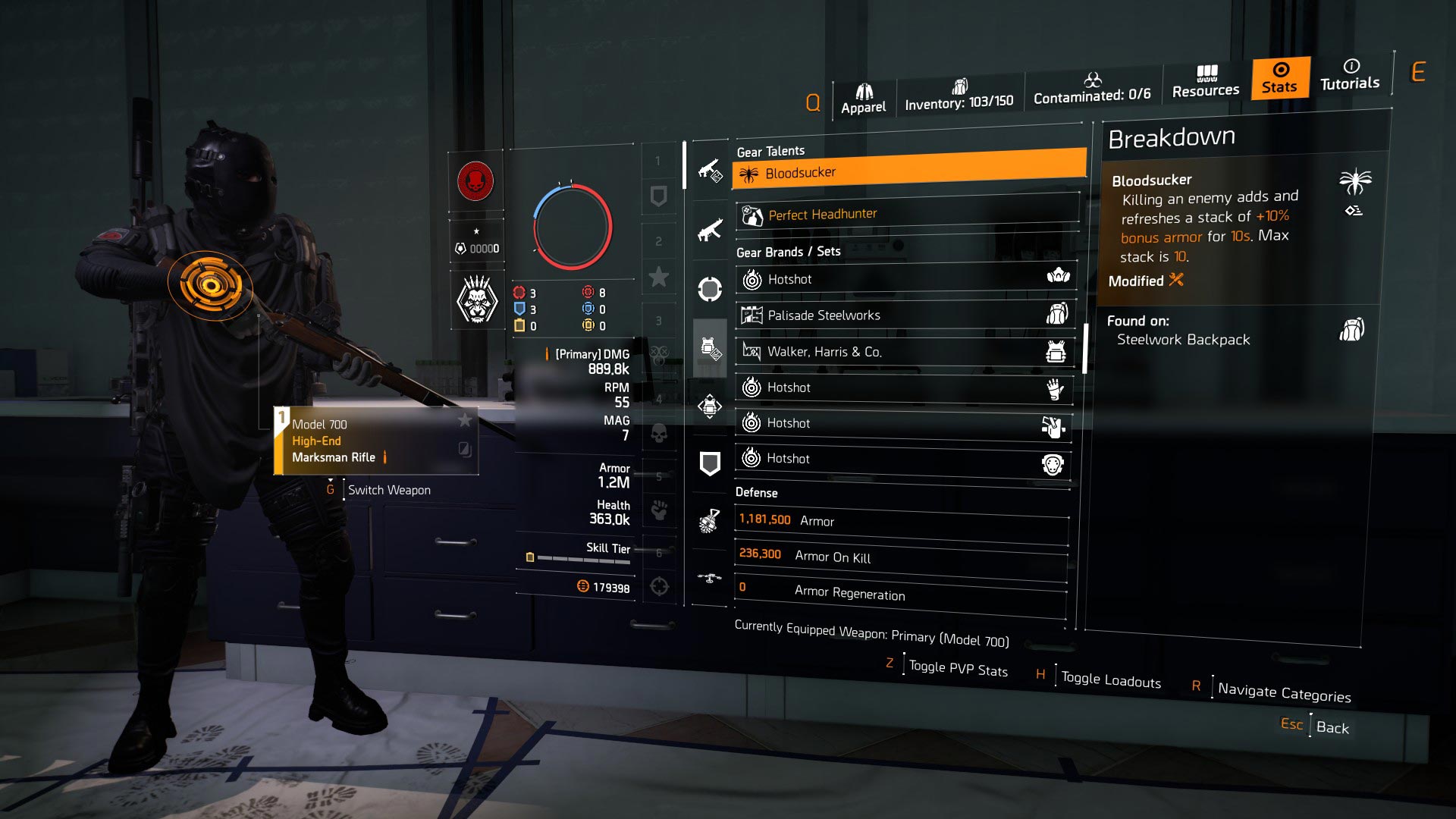Click the Switch Weapon button
The width and height of the screenshot is (1456, 819).
click(x=388, y=490)
